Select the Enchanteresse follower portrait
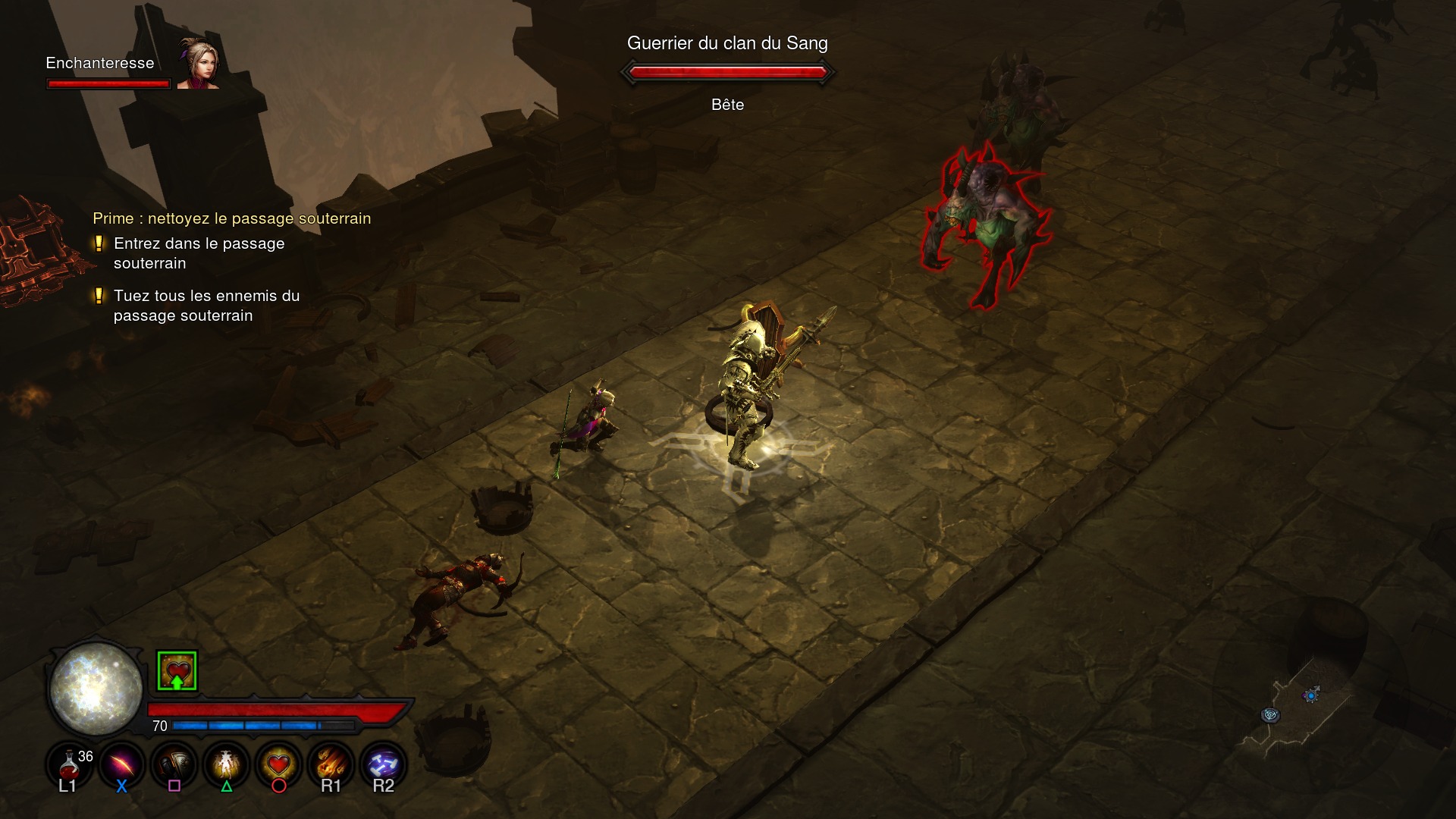 tap(199, 63)
